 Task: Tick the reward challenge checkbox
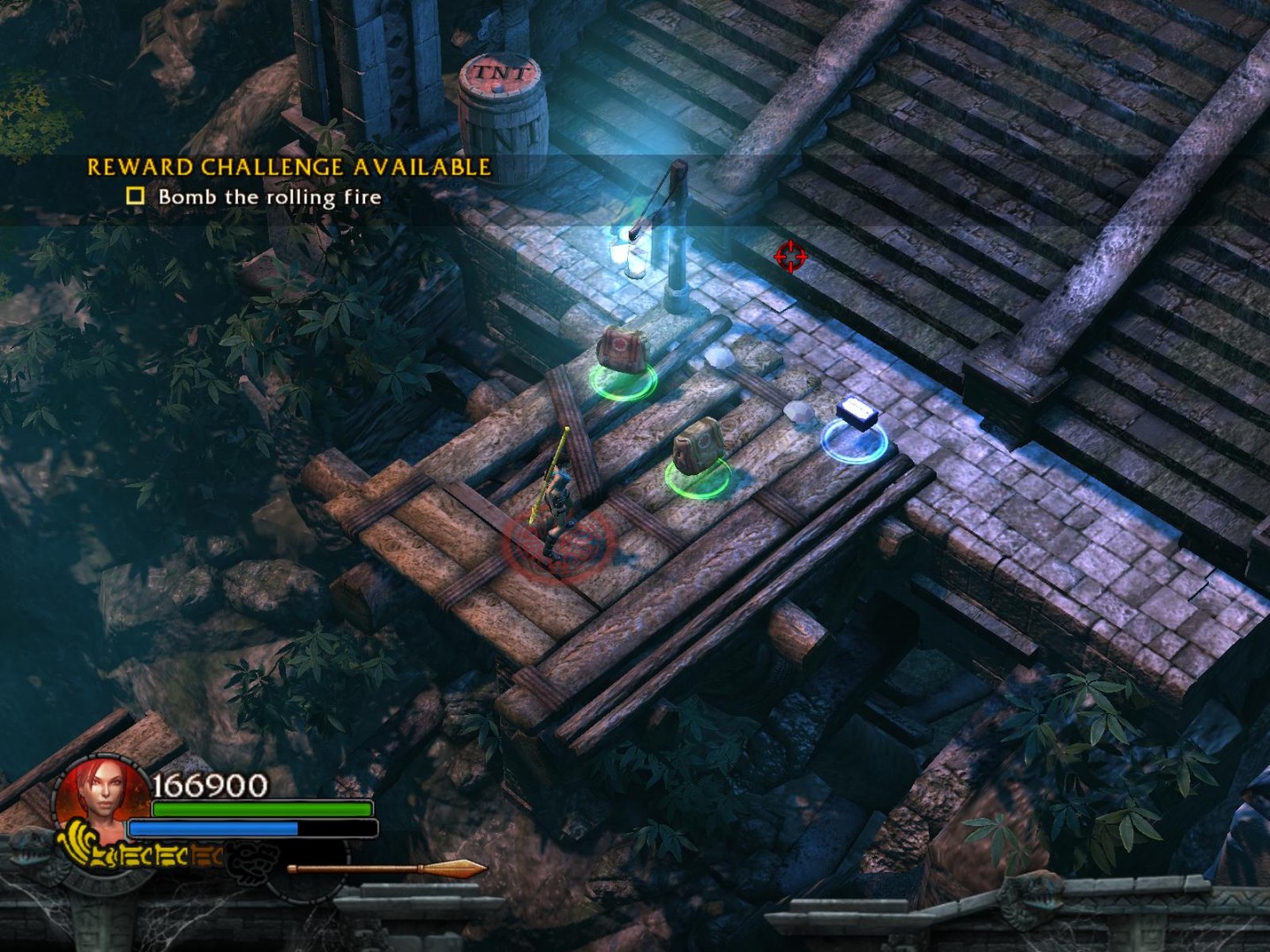pos(135,196)
